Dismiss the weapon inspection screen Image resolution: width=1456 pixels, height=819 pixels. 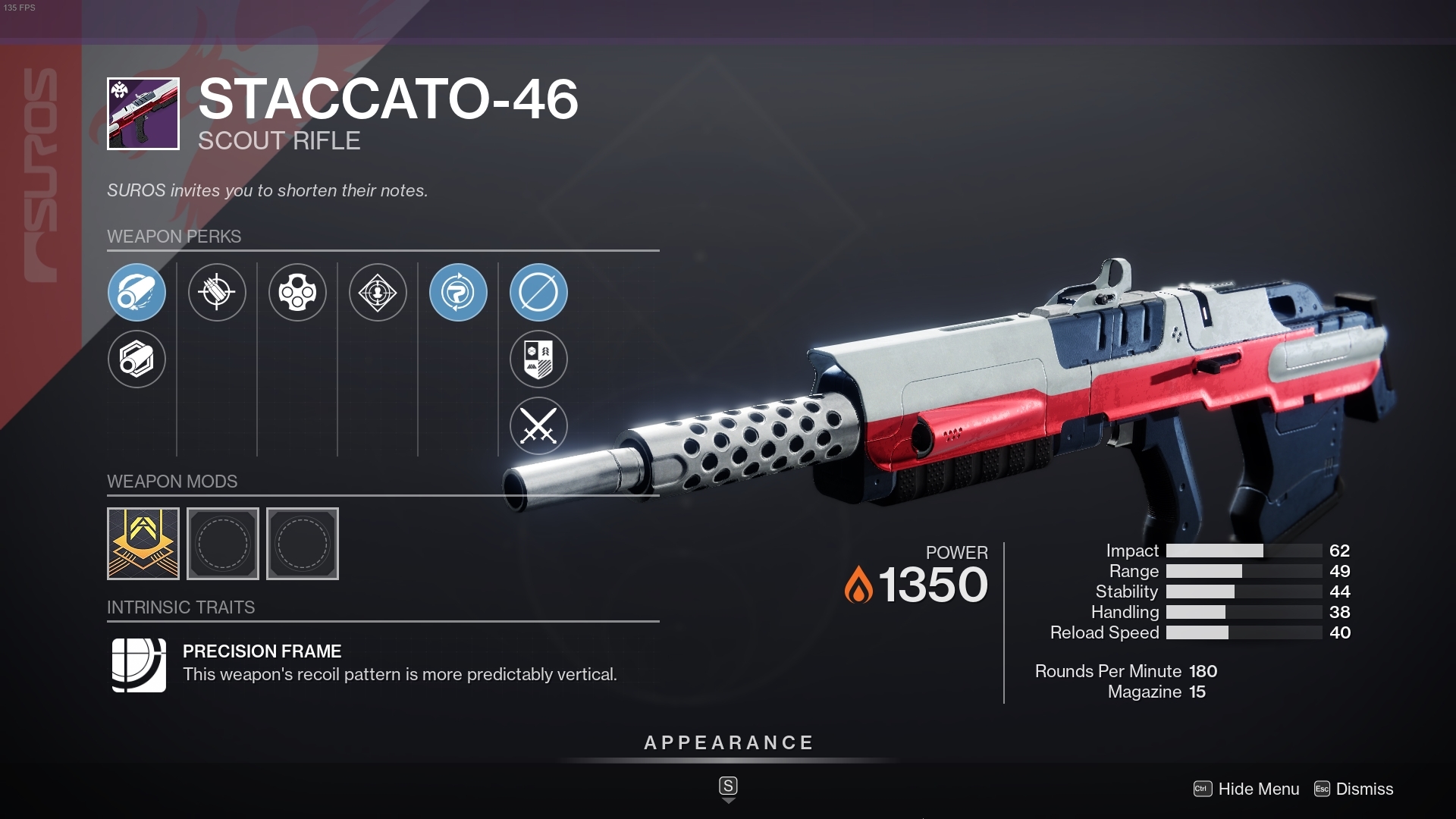[1365, 789]
